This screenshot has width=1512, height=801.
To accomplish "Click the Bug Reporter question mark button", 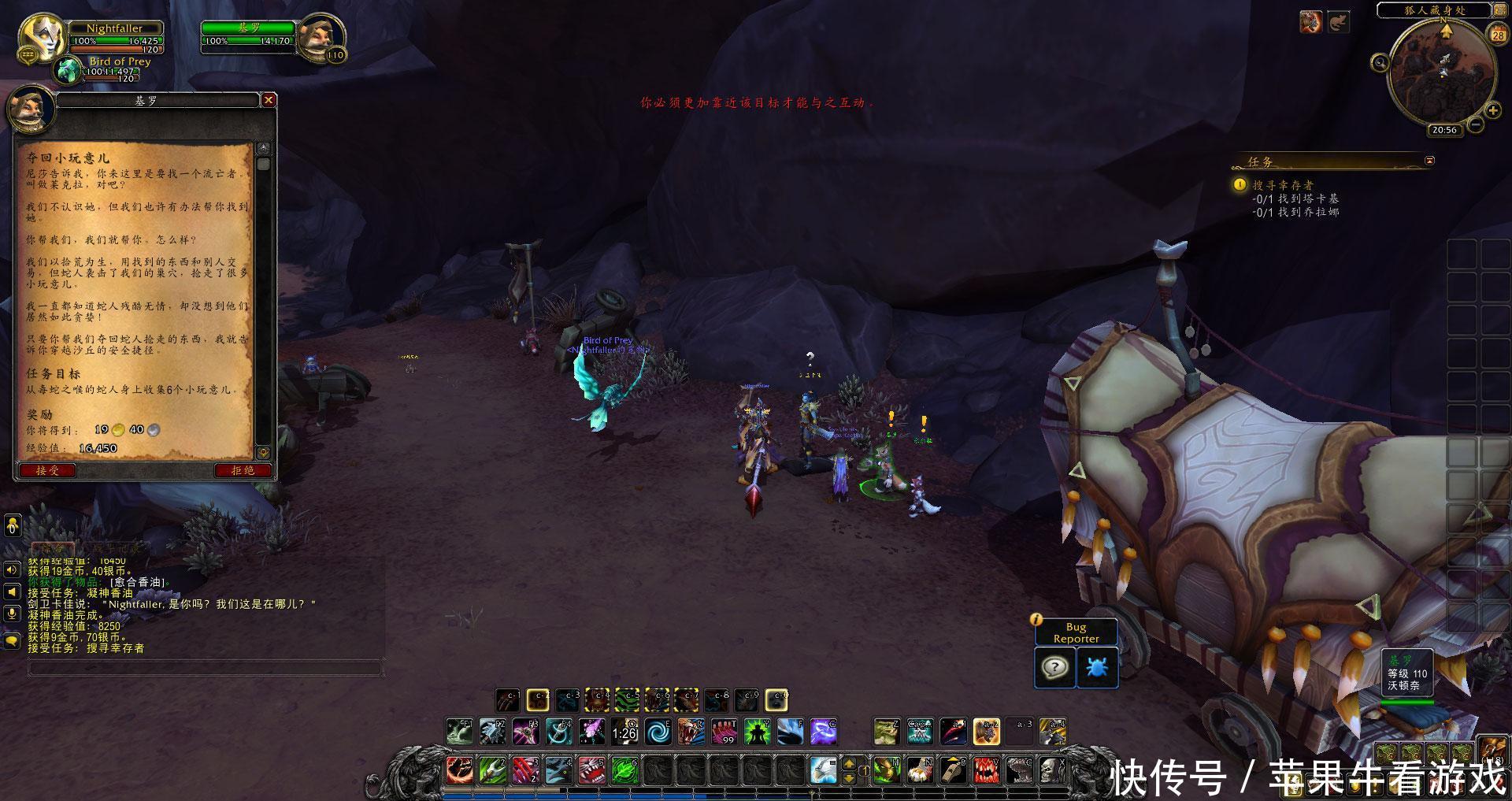I will pos(1054,667).
